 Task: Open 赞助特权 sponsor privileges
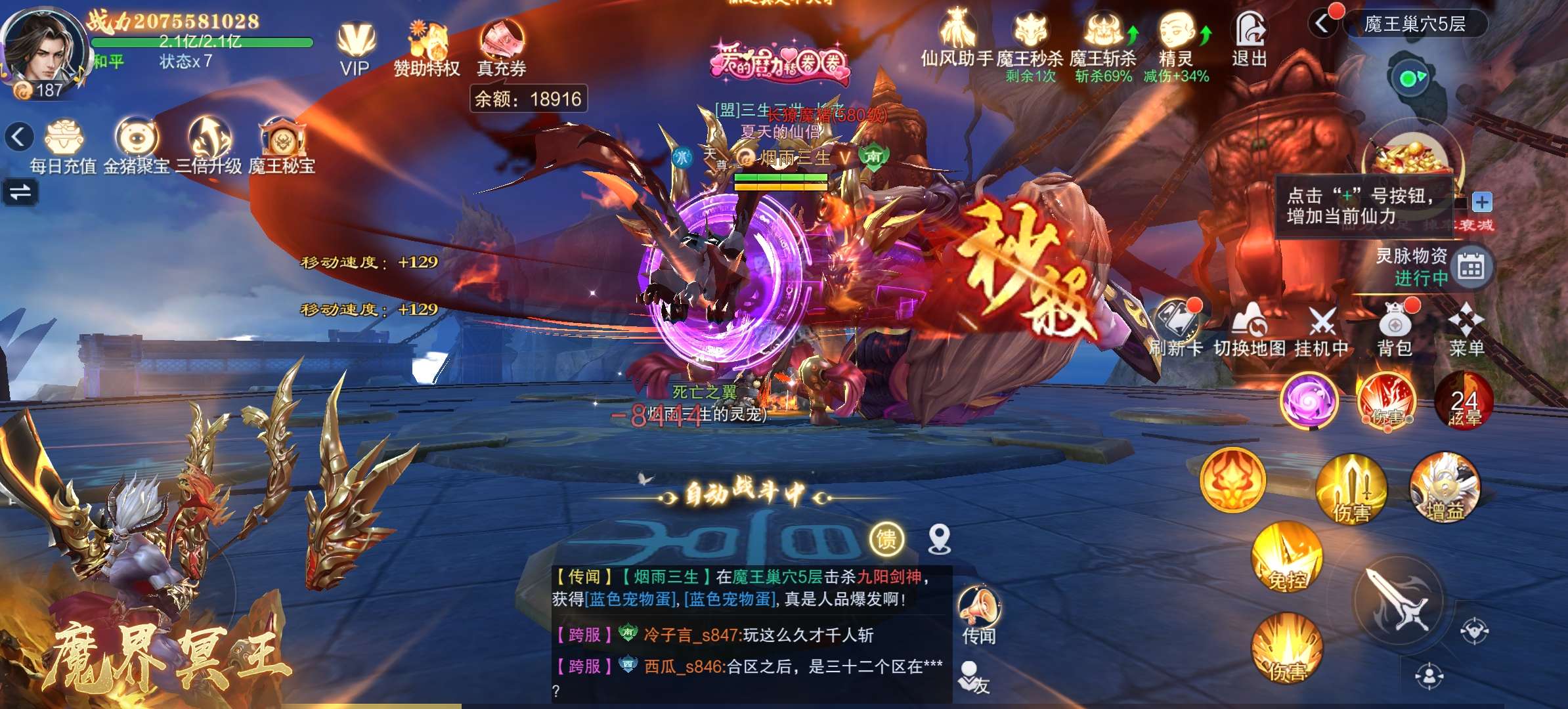[427, 47]
